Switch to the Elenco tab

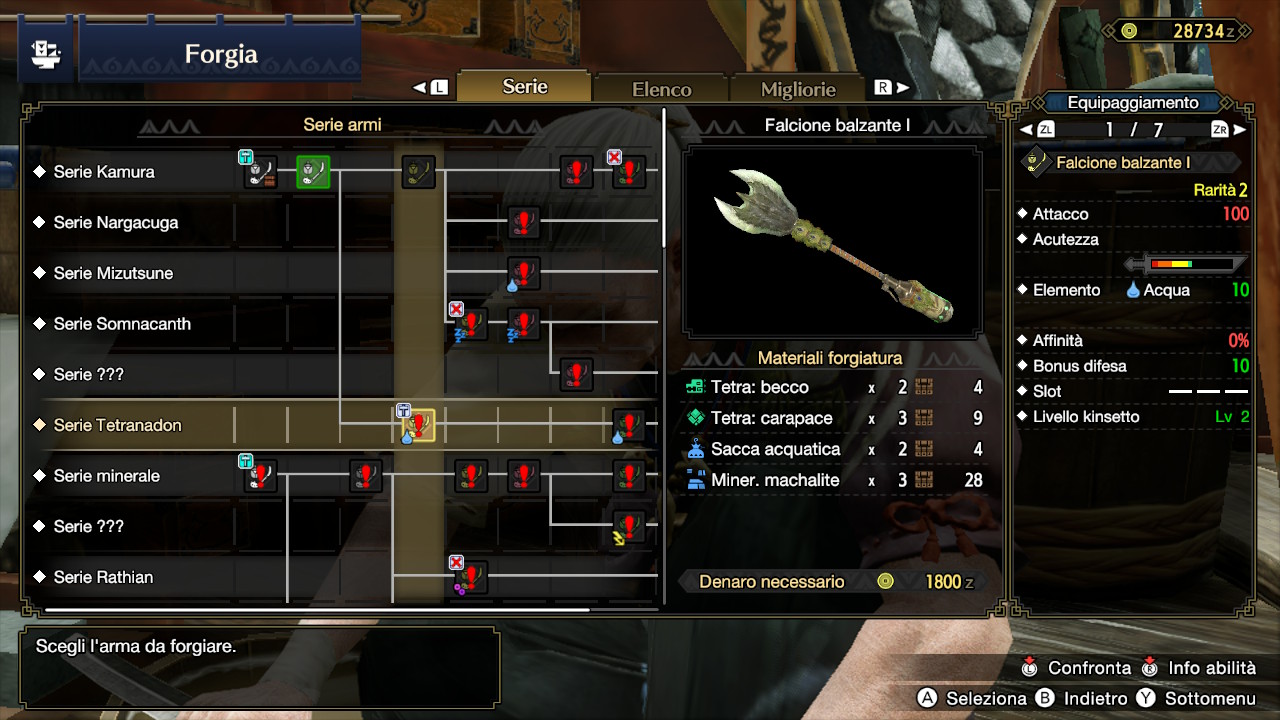click(x=660, y=88)
